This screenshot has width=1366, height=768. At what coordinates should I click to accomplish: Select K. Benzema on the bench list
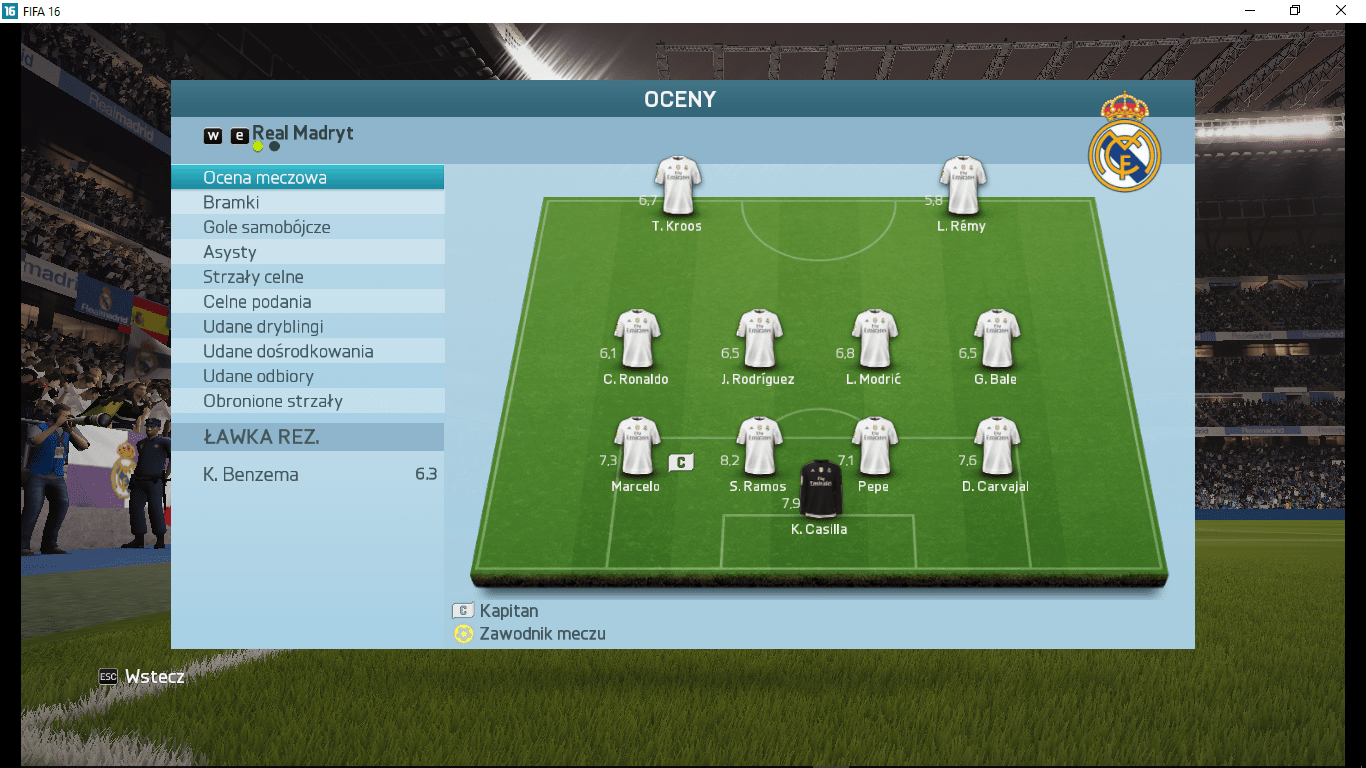pyautogui.click(x=307, y=474)
